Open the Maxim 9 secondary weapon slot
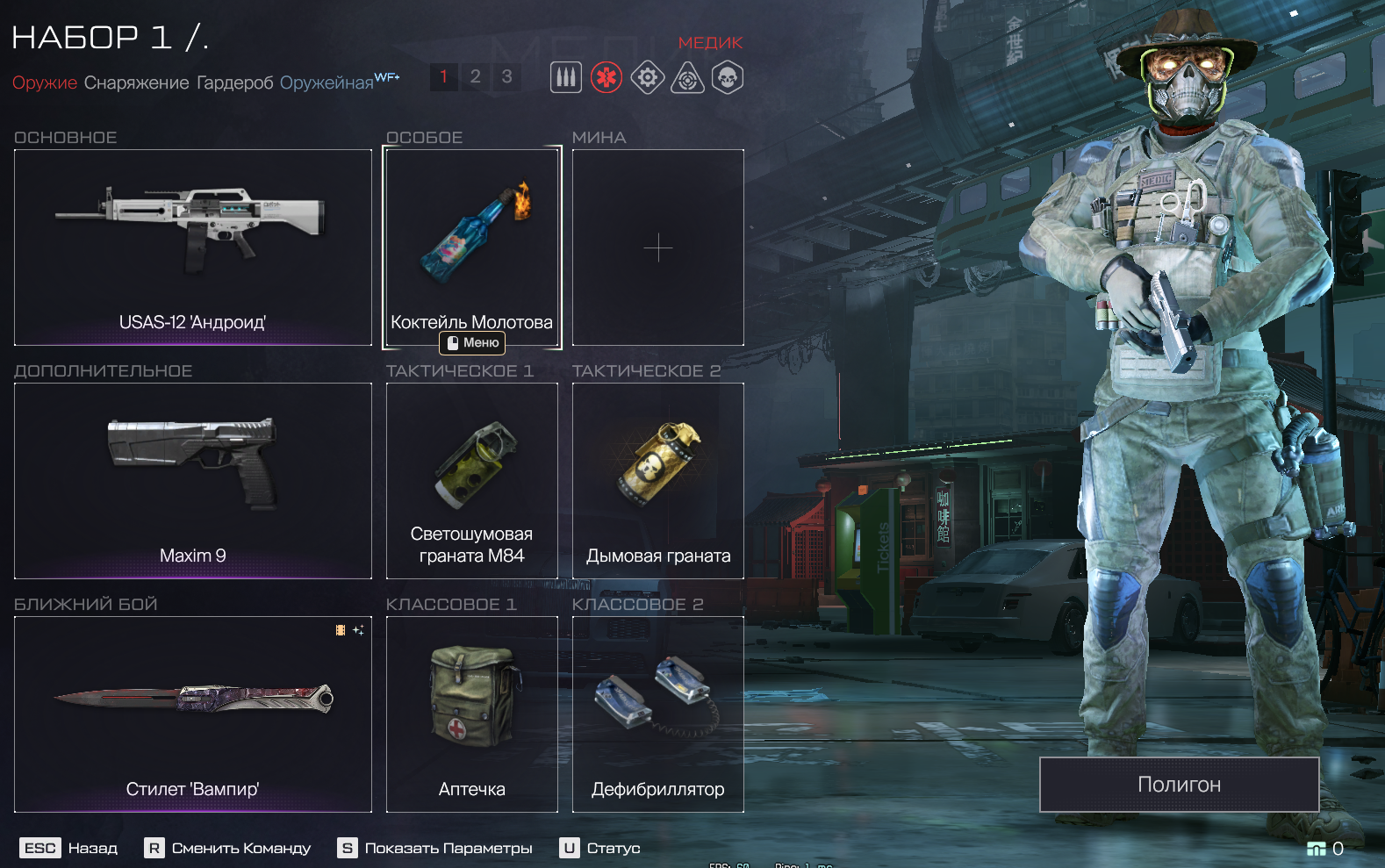 click(x=193, y=480)
